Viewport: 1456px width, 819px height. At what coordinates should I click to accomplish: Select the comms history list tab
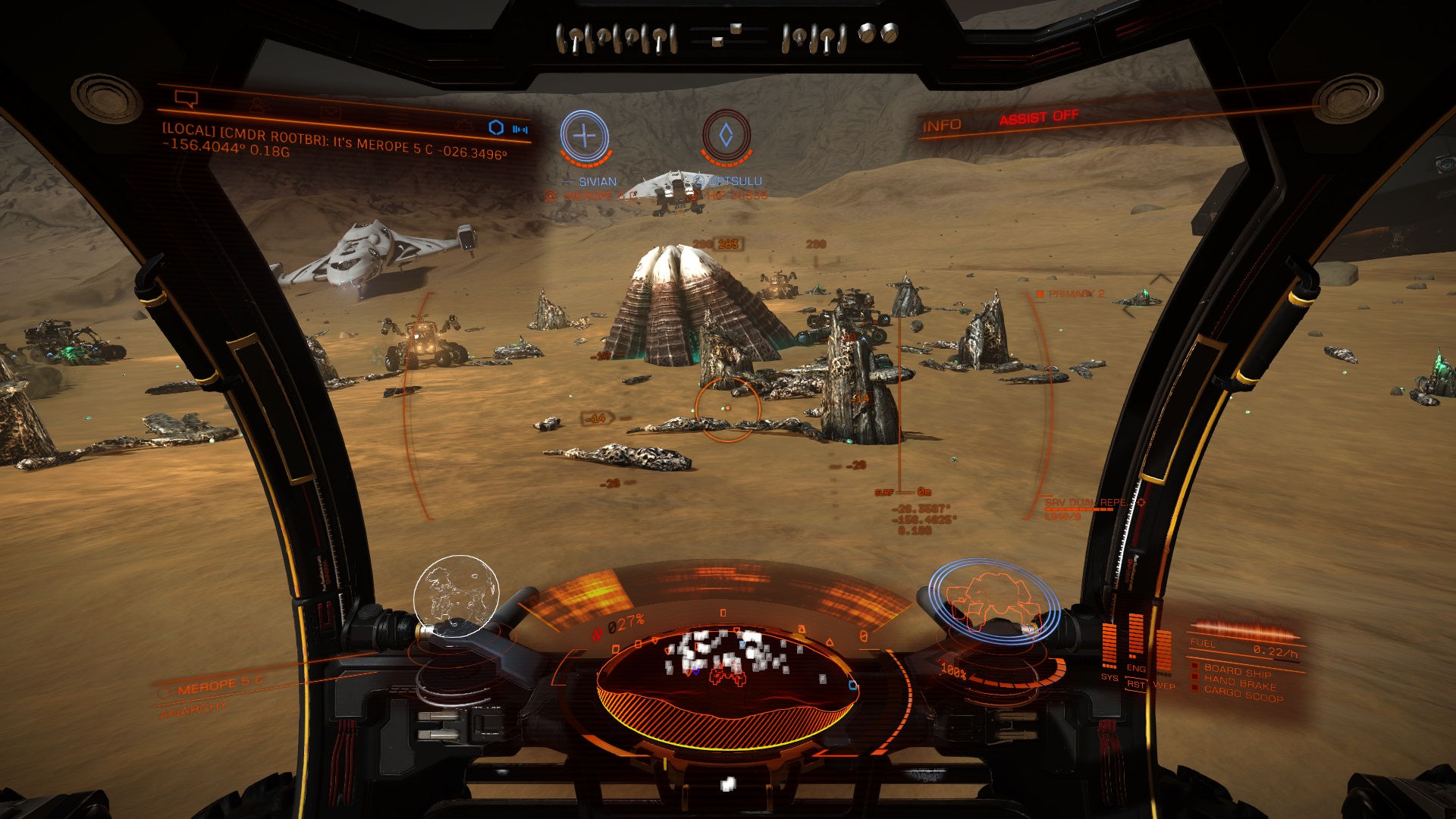tap(397, 119)
